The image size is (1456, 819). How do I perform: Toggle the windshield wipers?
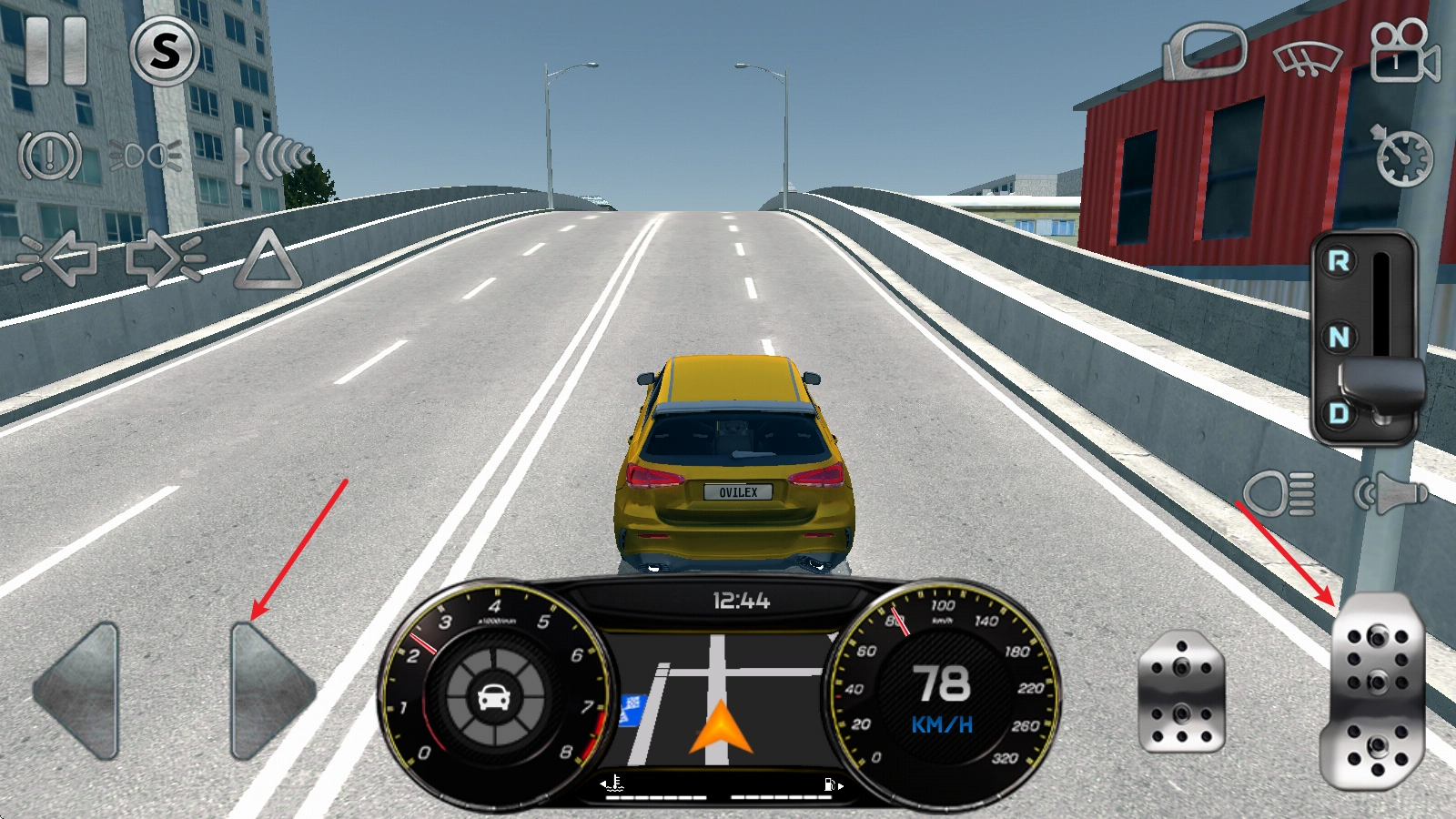point(1308,56)
